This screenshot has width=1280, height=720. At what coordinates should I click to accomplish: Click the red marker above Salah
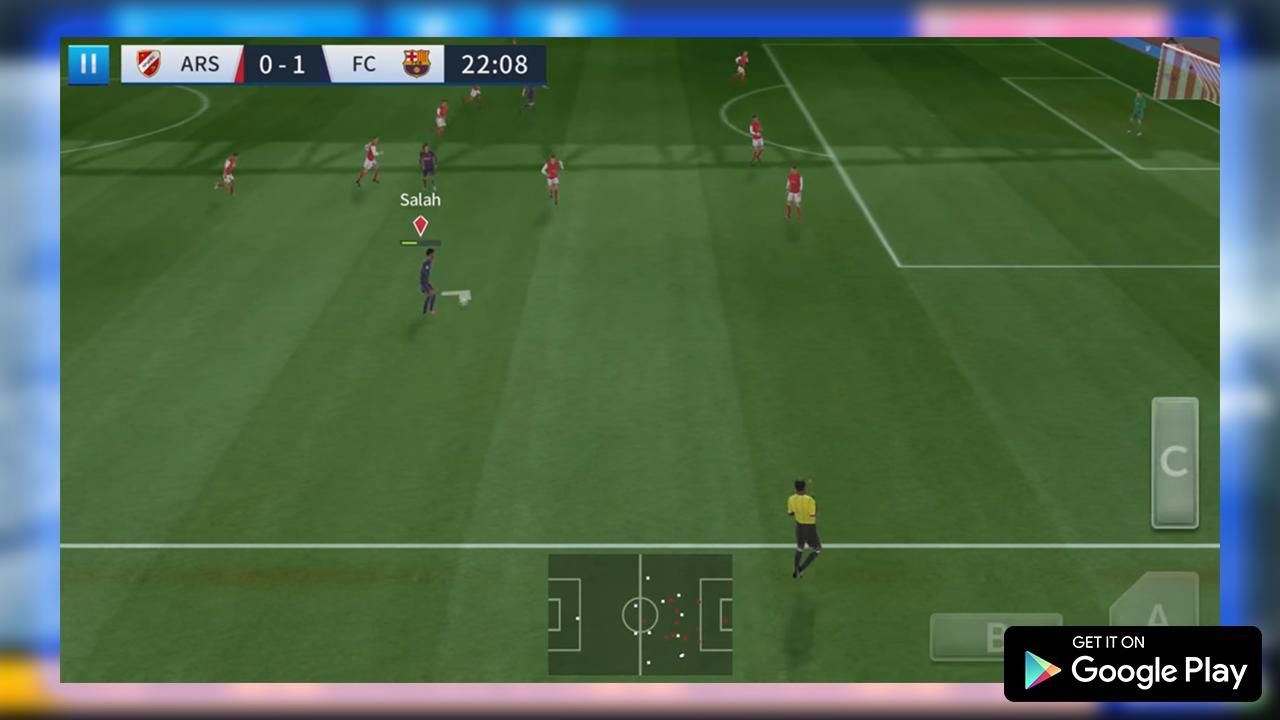click(x=419, y=225)
